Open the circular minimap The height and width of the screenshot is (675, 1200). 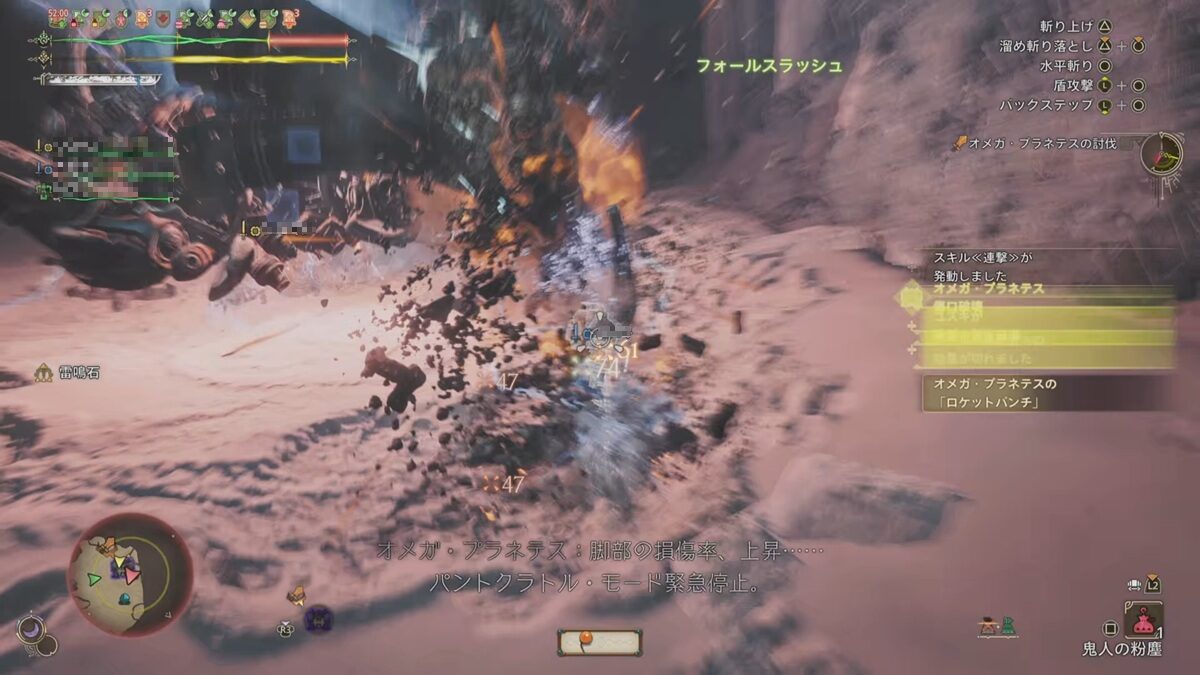click(x=129, y=574)
